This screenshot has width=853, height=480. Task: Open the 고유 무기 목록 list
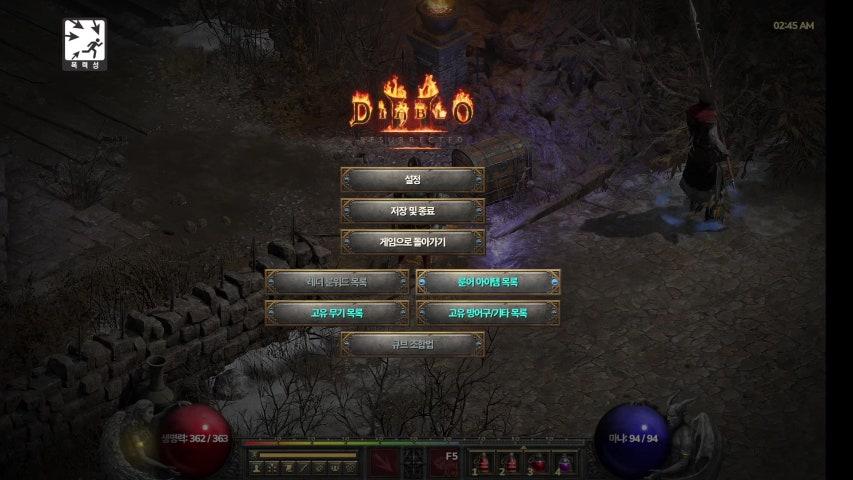tap(337, 313)
